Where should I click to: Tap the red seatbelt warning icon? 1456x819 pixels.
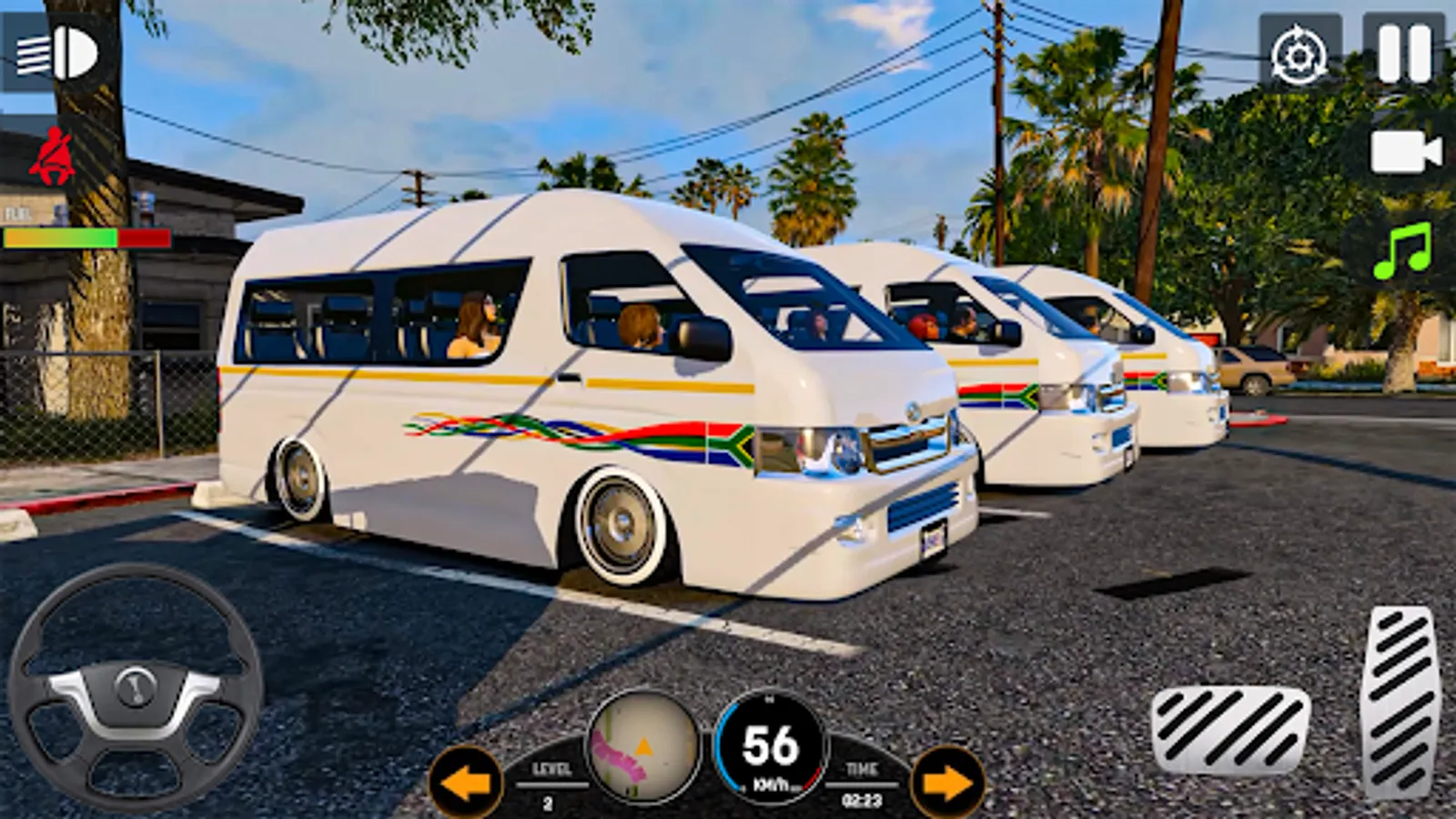[50, 157]
